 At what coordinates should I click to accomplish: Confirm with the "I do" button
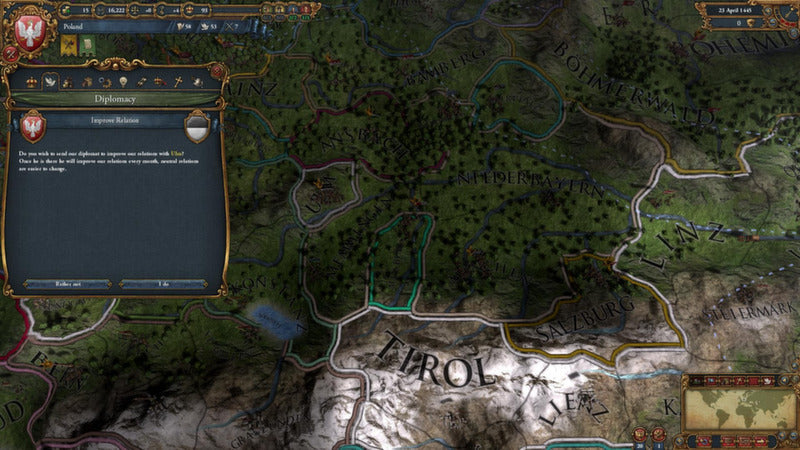click(163, 283)
